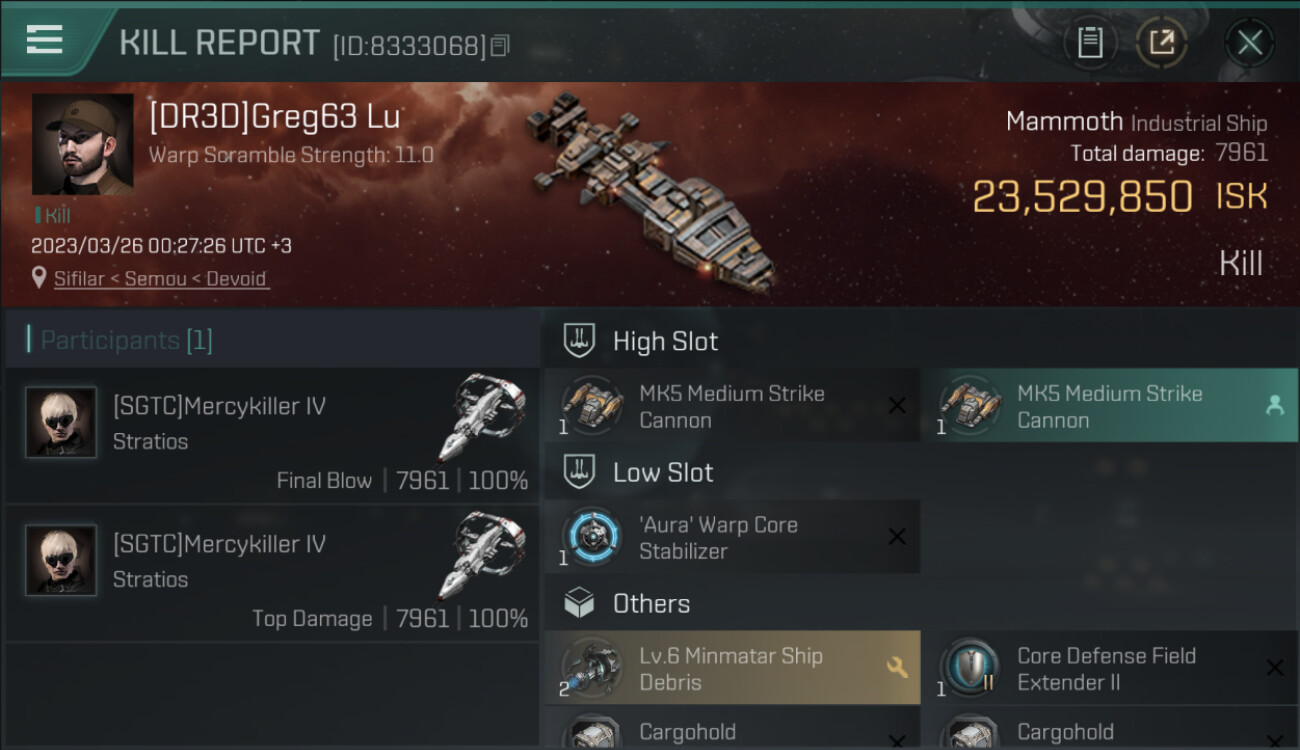Inspect the Core Defense Field Extender II

(1108, 668)
